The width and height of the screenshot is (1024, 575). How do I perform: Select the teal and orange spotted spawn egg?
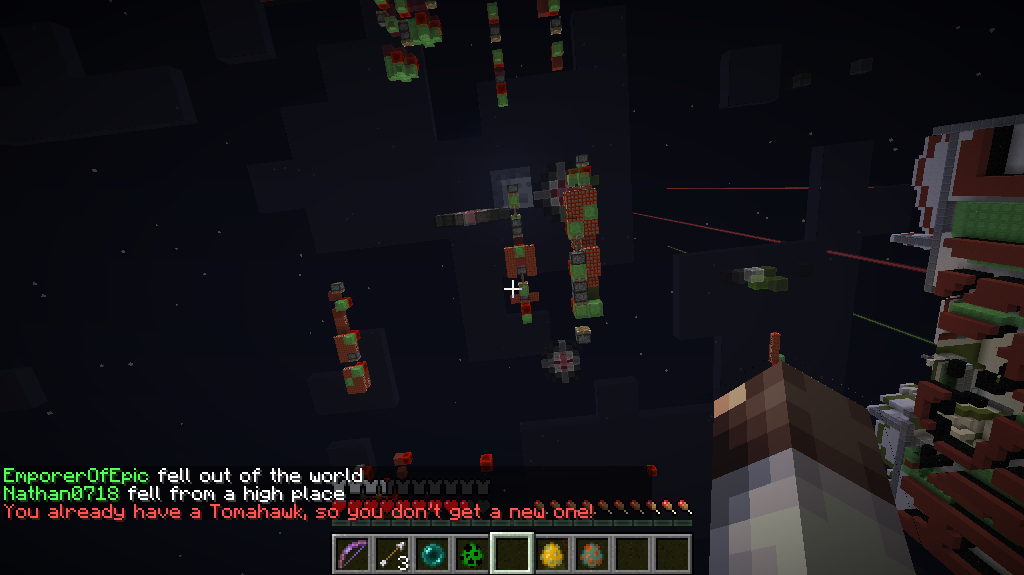(x=591, y=553)
